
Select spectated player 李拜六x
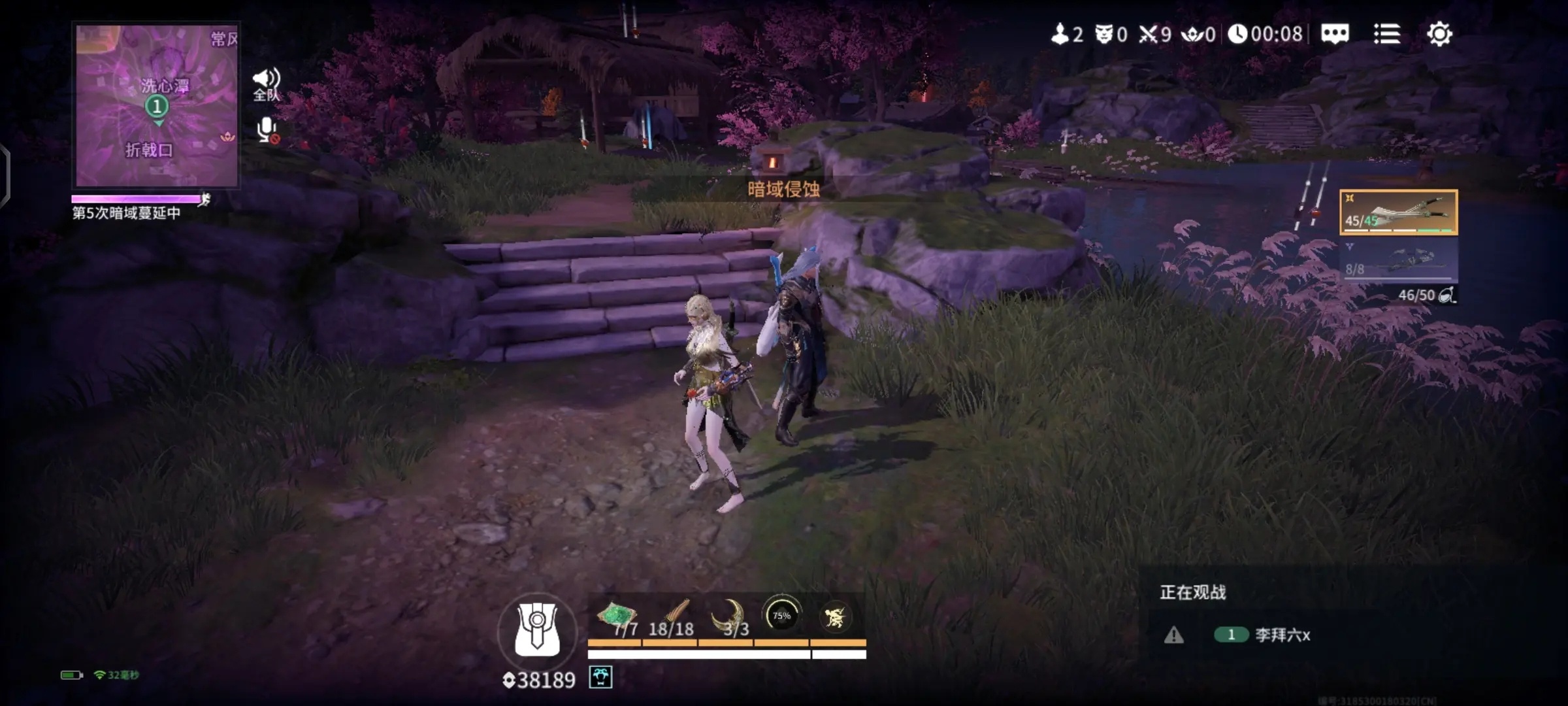[1282, 635]
